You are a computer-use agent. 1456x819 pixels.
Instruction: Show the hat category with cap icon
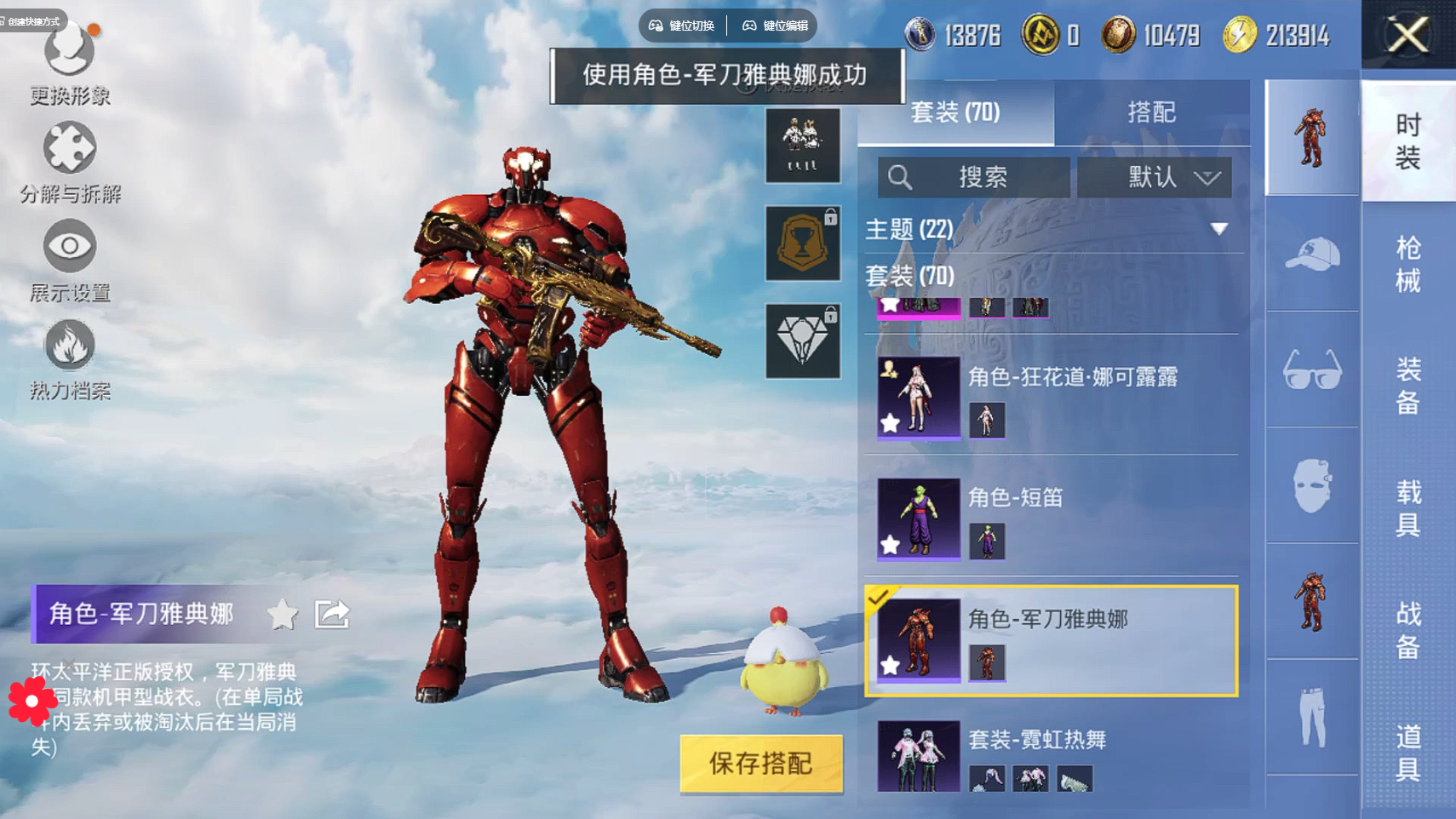1312,254
